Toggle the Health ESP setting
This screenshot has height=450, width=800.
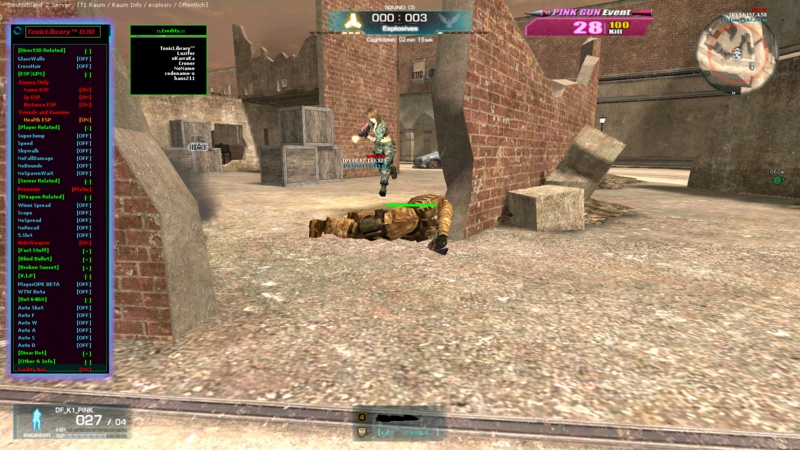pos(85,120)
